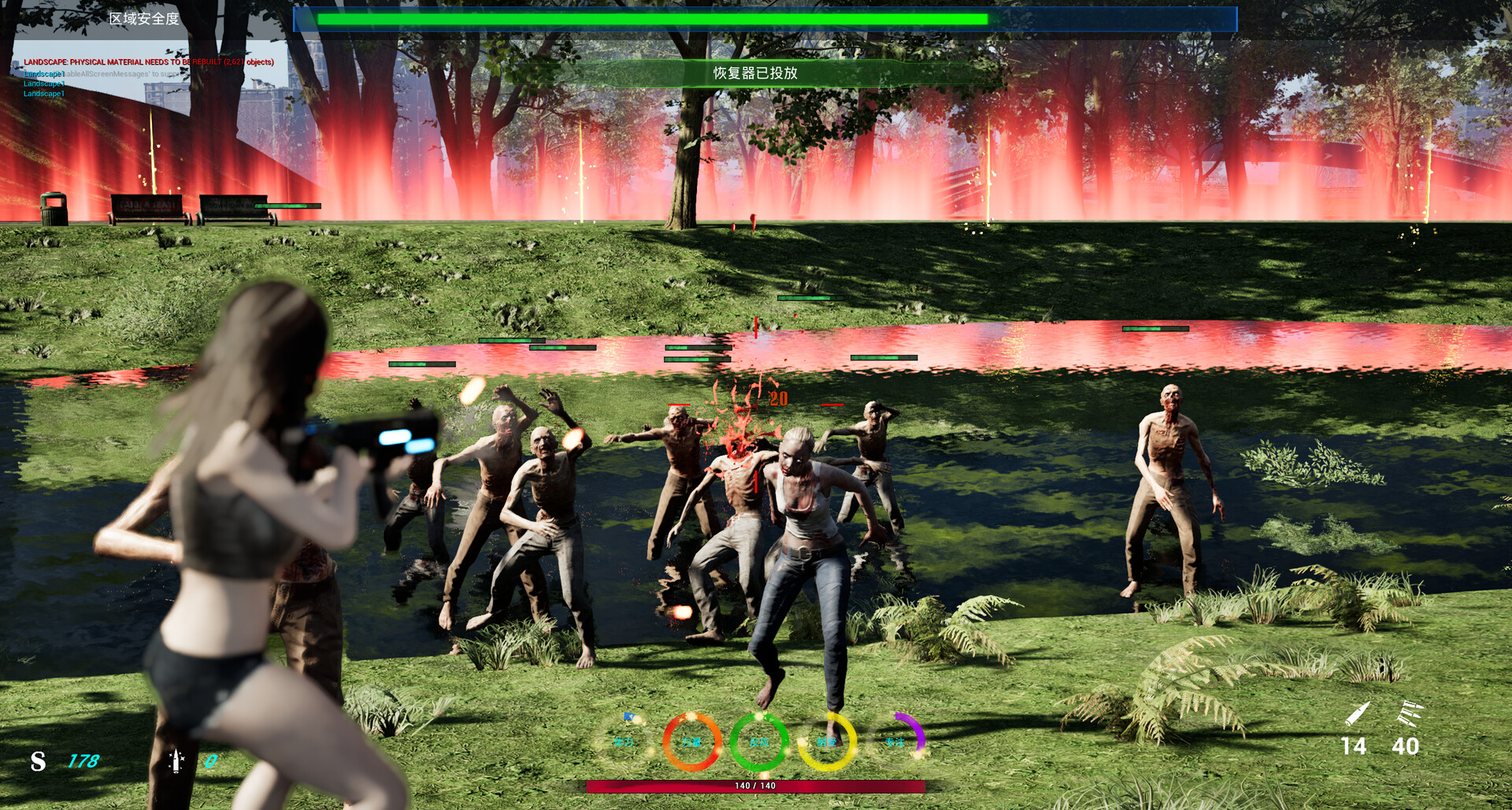Expand the third Landscape1 debug entry
Screen dimensions: 1512x810
click(44, 93)
